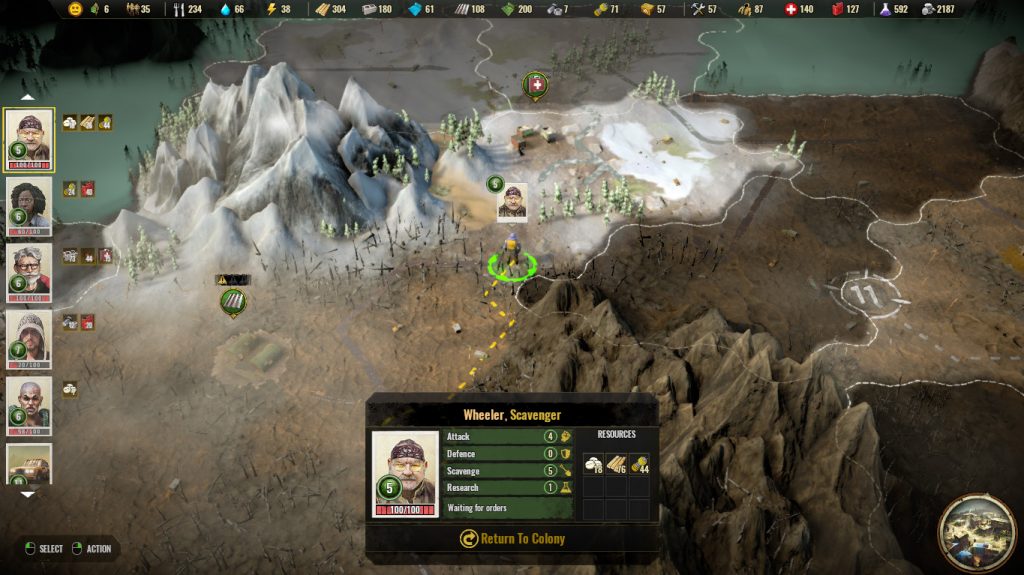Send Wheeler back with Return To Colony
This screenshot has height=575, width=1024.
(x=512, y=538)
